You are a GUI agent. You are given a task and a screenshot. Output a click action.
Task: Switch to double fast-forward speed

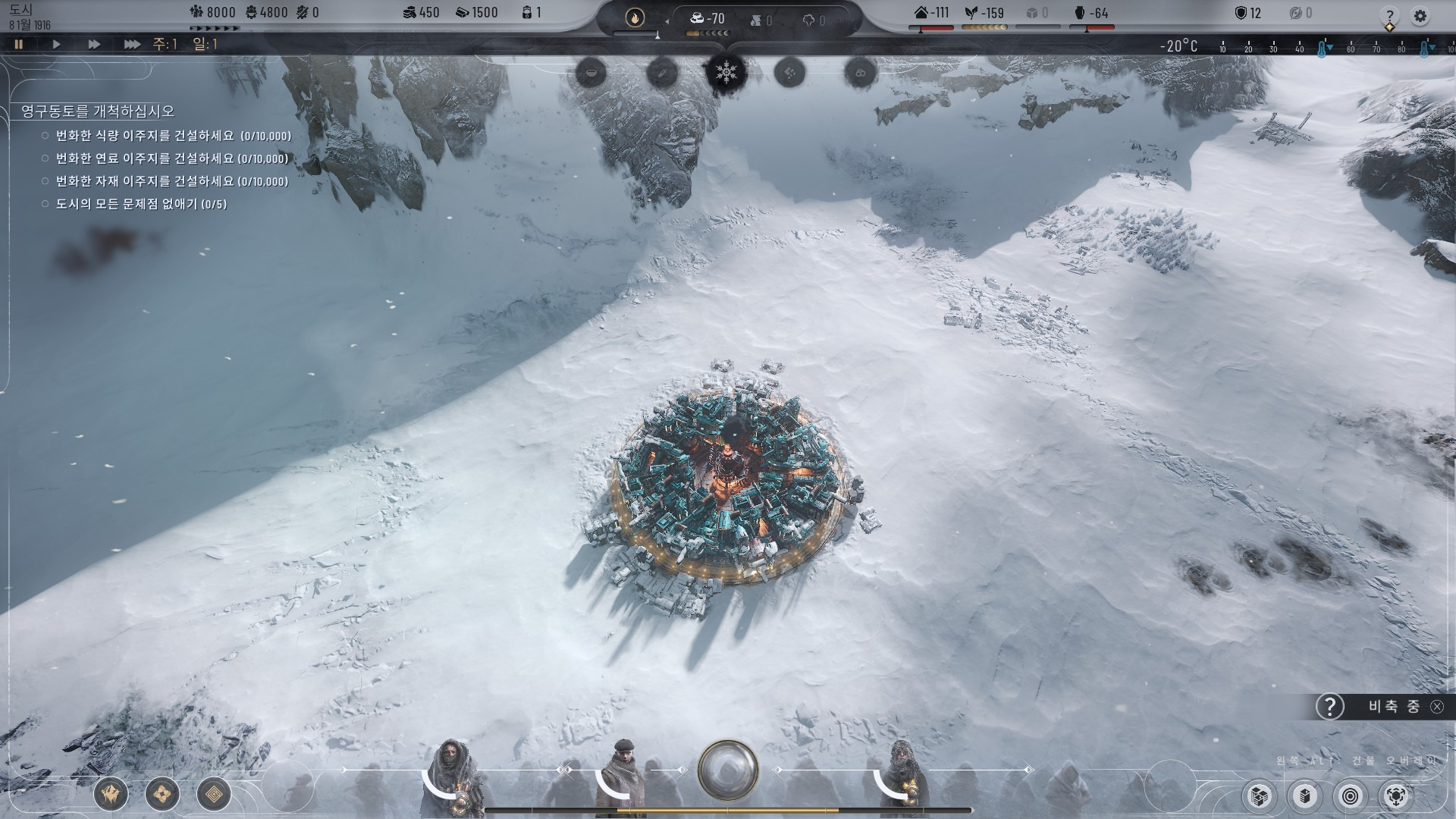click(x=94, y=45)
